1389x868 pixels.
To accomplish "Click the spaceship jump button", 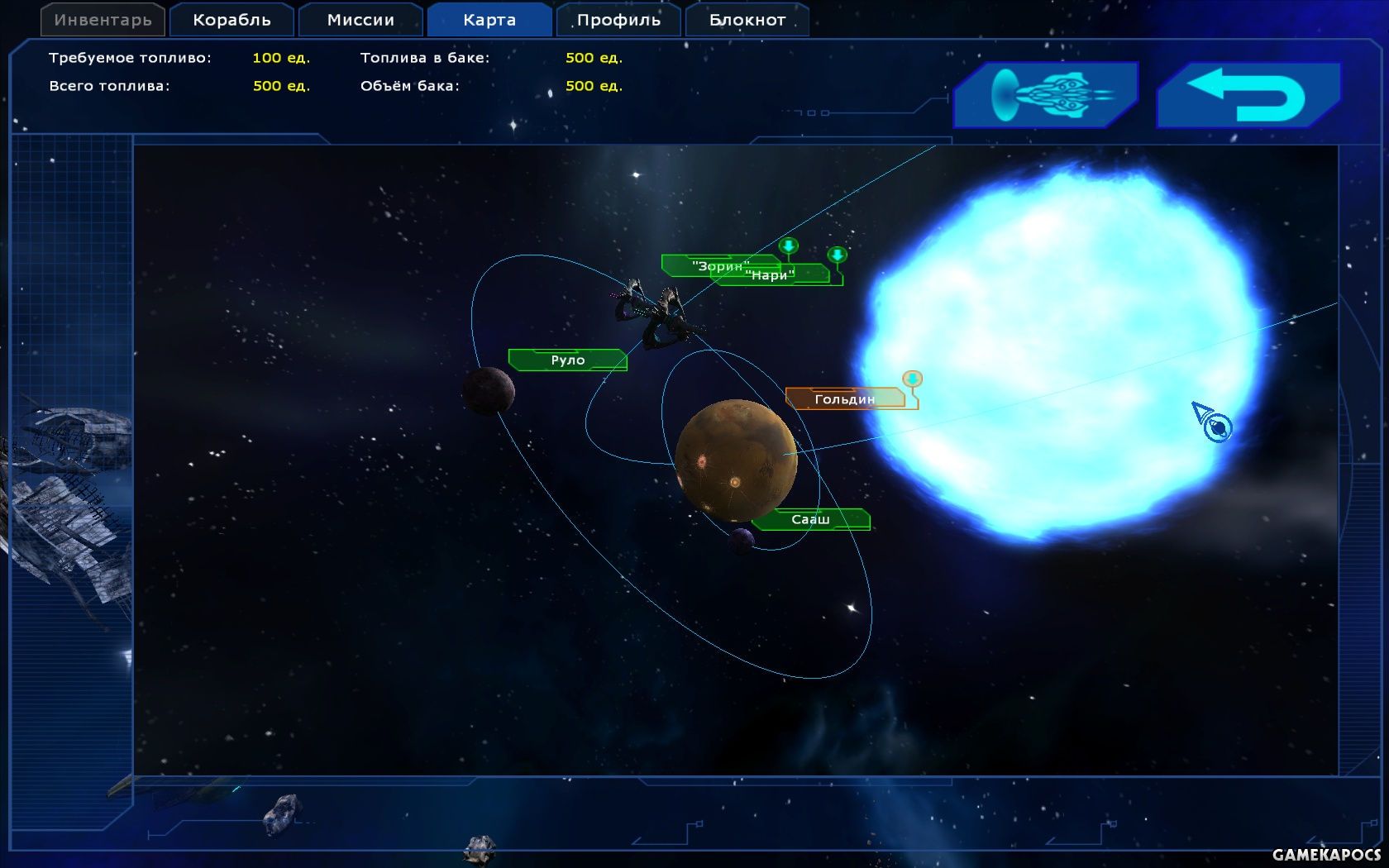I will pyautogui.click(x=1046, y=95).
